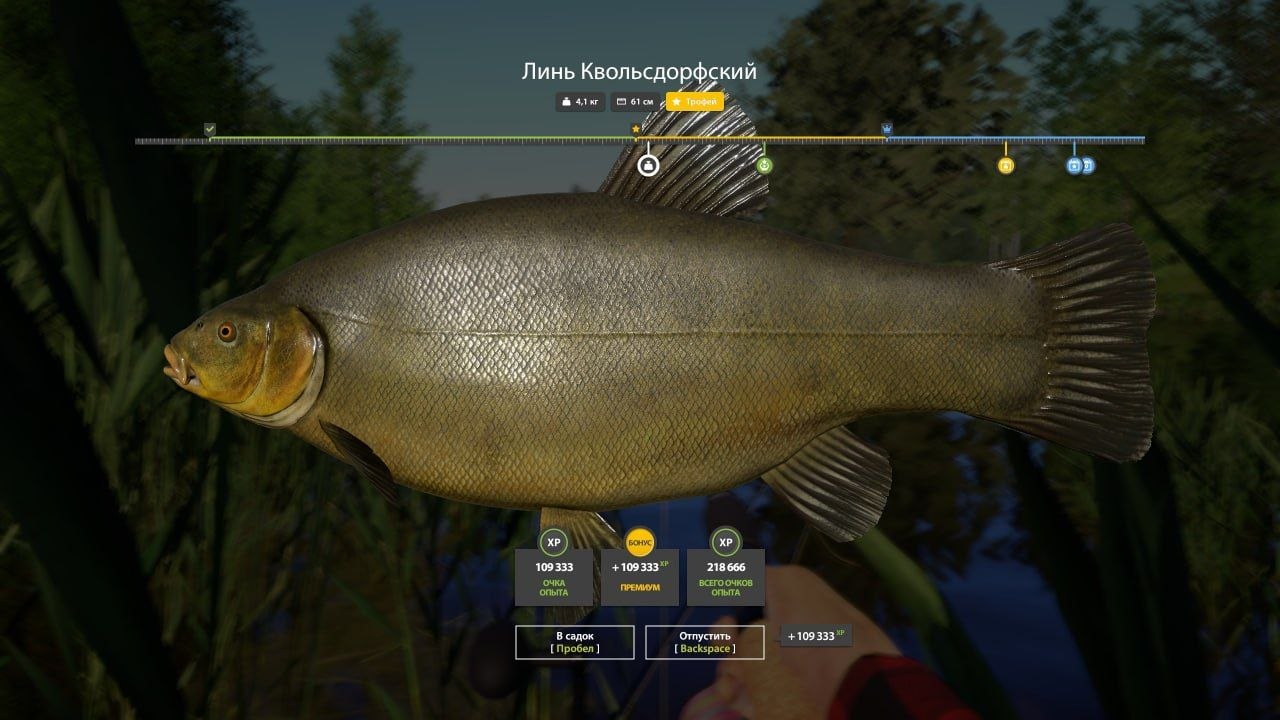The height and width of the screenshot is (720, 1280).
Task: Select the green coin icon under the scale
Action: click(x=764, y=163)
